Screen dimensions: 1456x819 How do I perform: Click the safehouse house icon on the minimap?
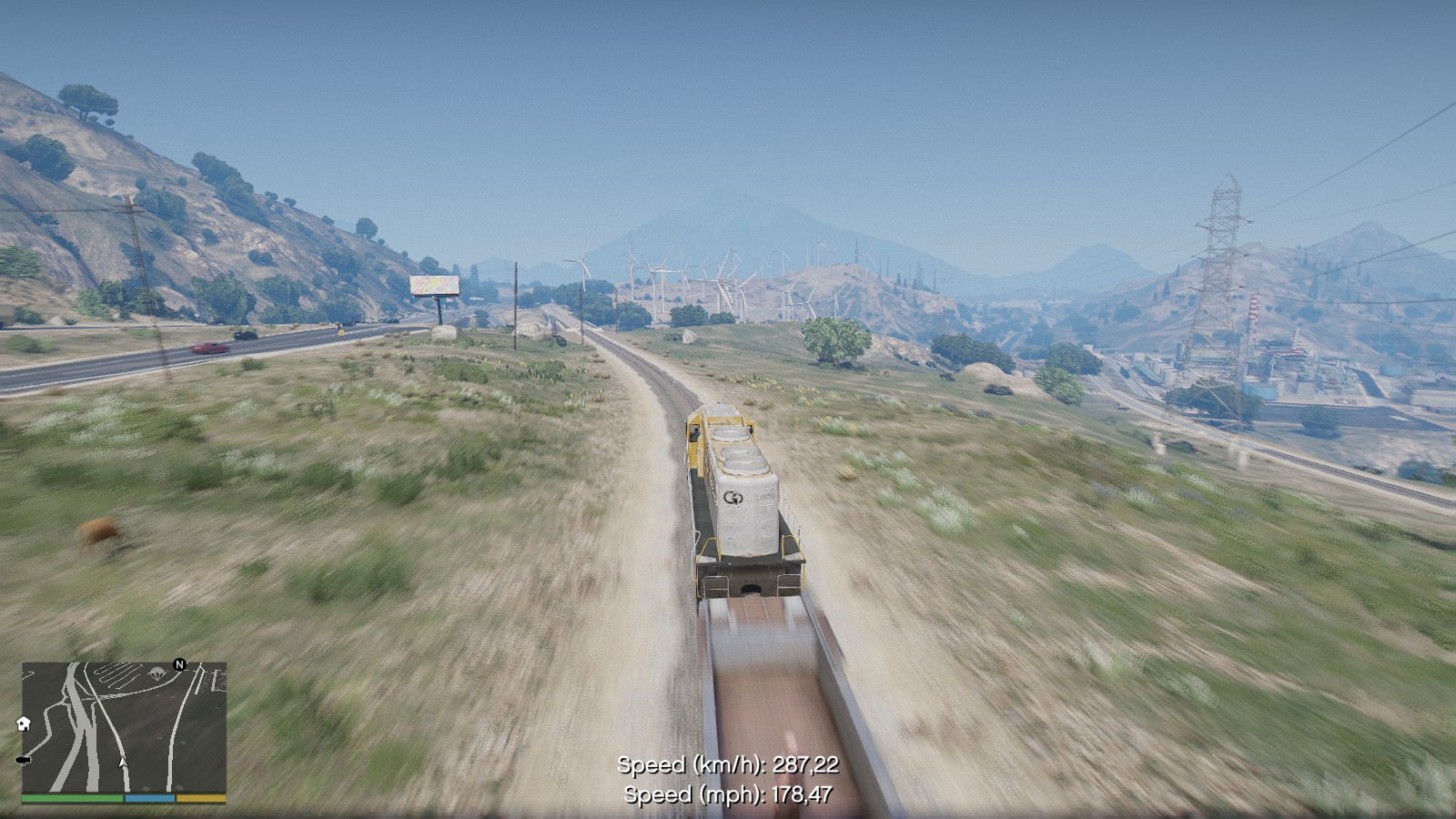point(24,723)
